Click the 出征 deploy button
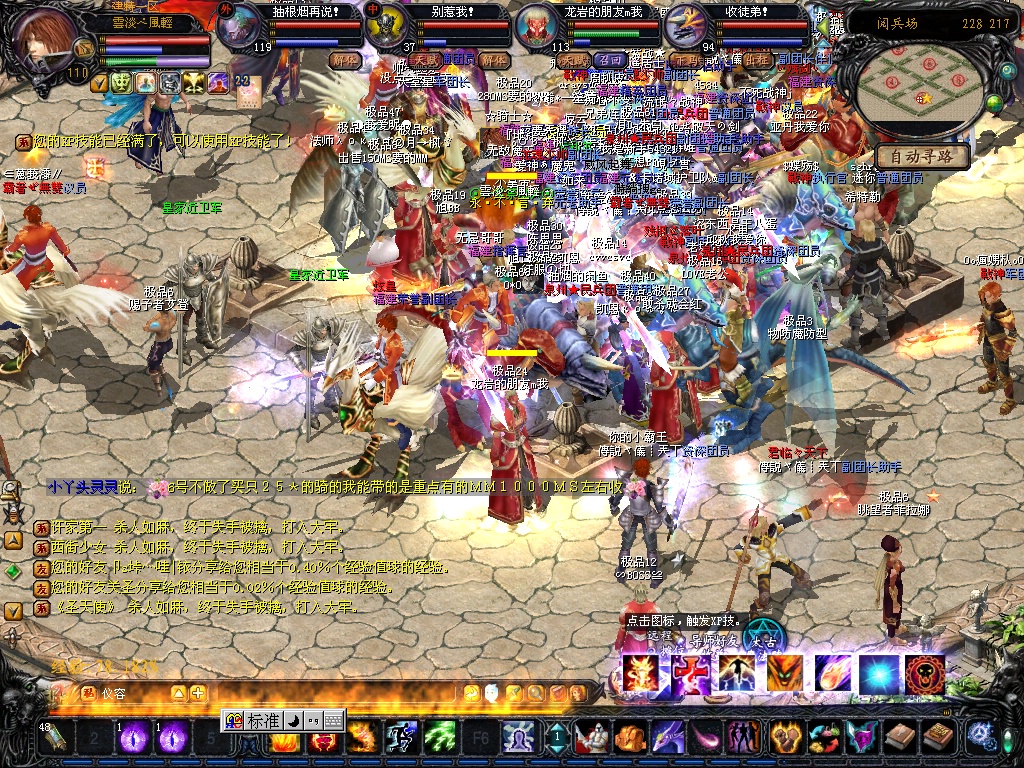Viewport: 1024px width, 768px height. pos(757,60)
